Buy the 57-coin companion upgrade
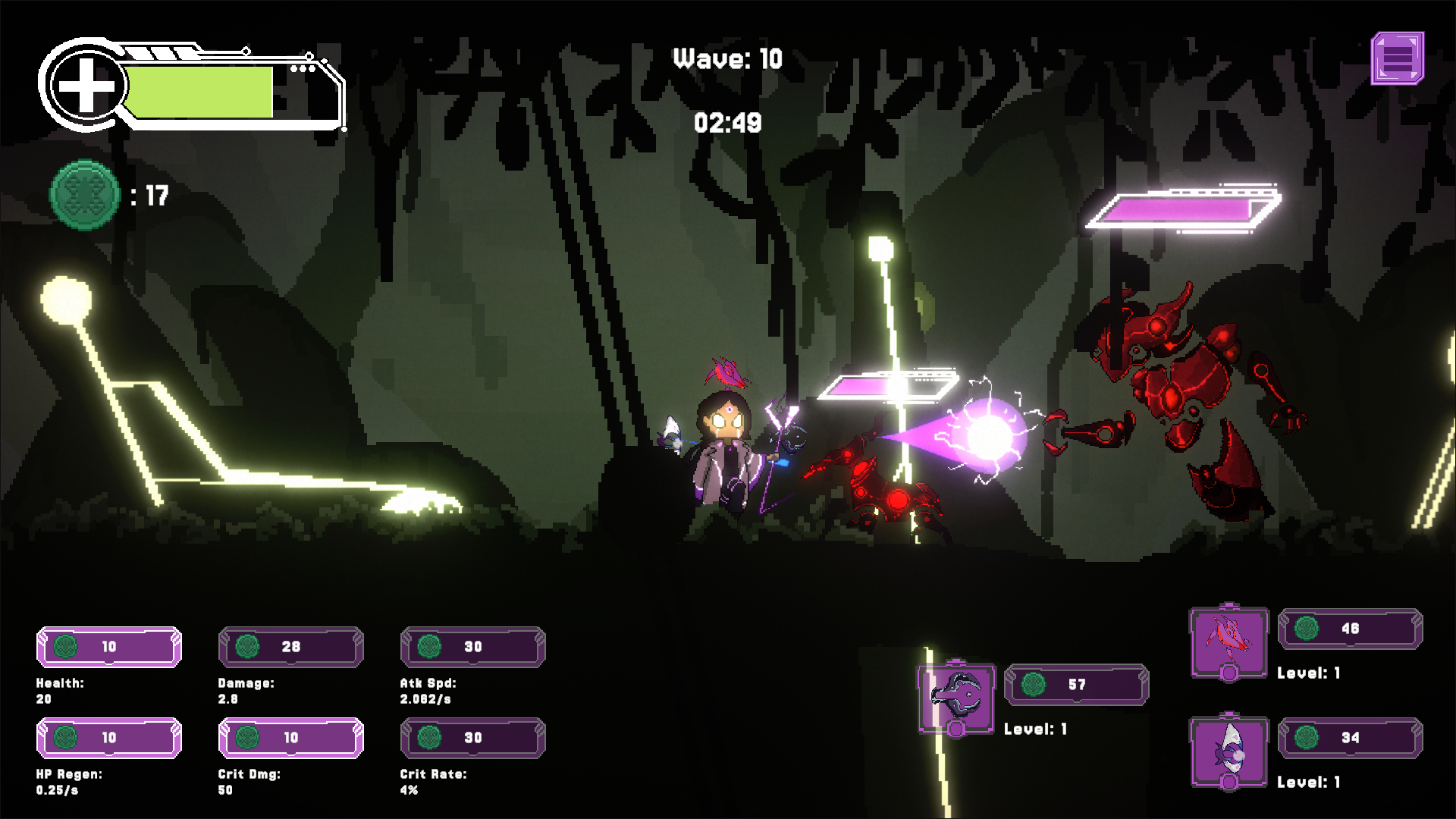Screen dimensions: 1456x819 click(1076, 685)
